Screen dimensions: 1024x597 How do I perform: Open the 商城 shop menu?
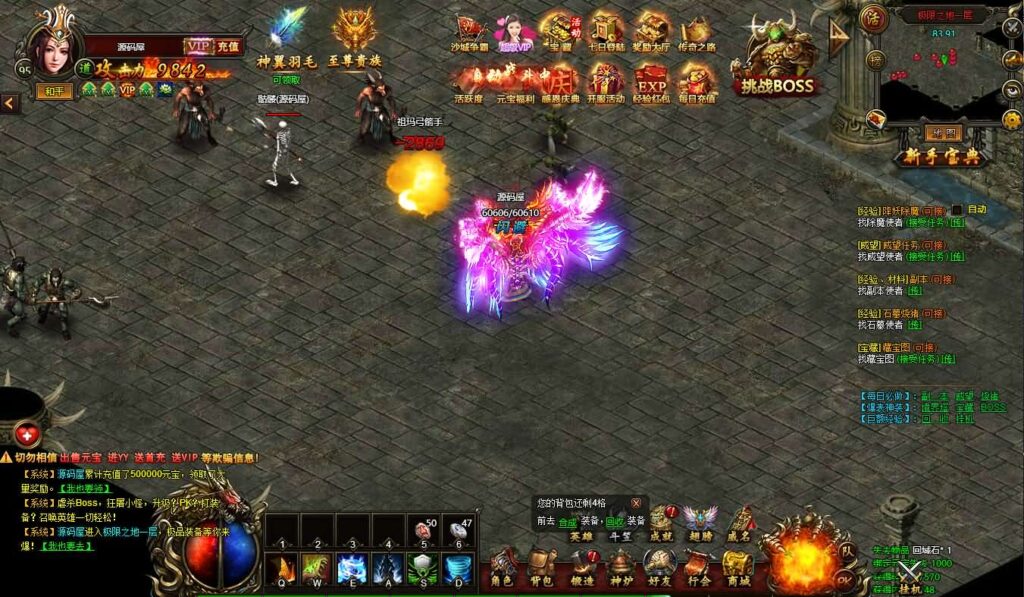coord(739,567)
